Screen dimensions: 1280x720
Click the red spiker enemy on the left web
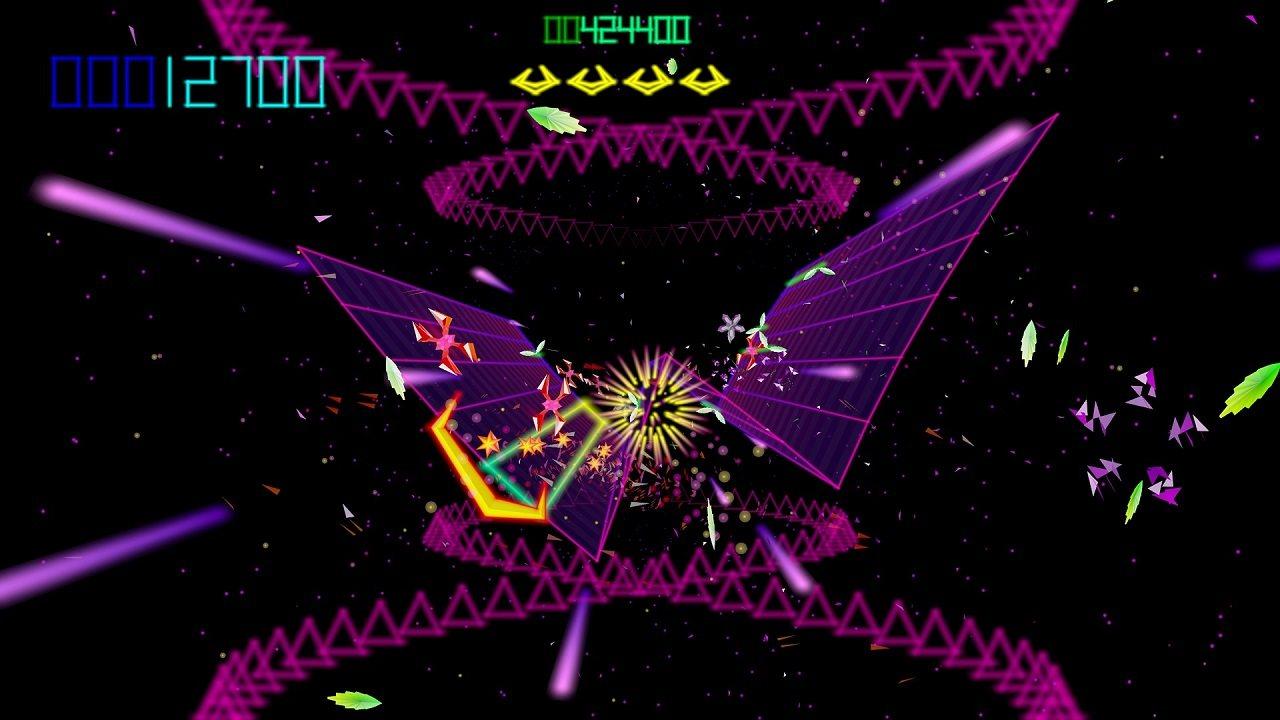(x=446, y=344)
